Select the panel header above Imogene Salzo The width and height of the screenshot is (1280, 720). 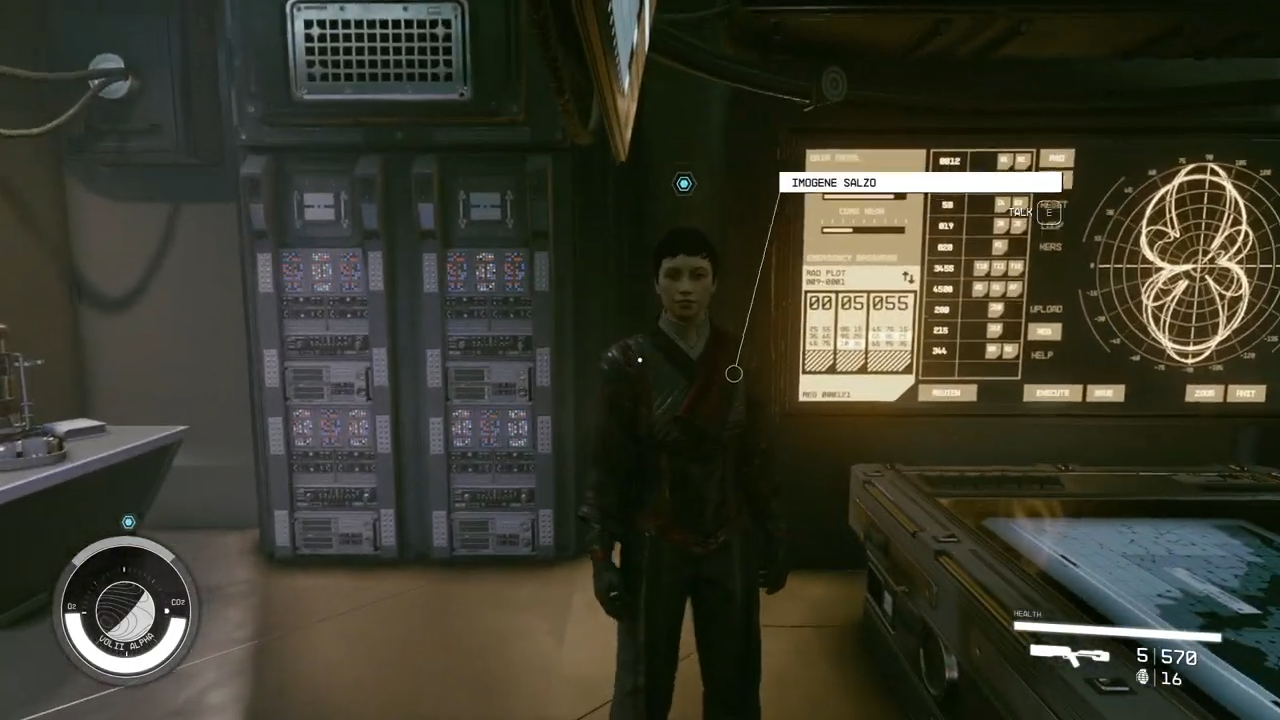835,156
